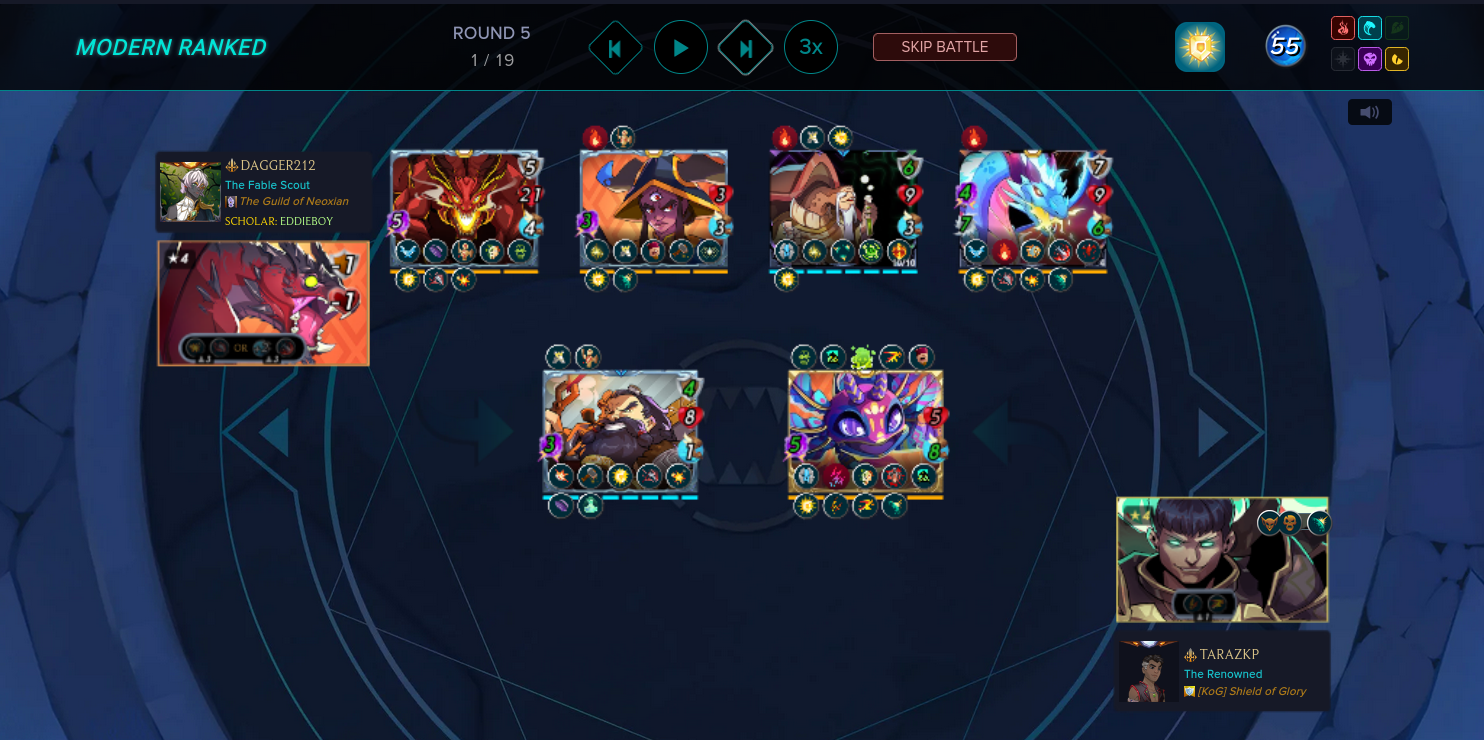The width and height of the screenshot is (1484, 740).
Task: Select the blue sea dragon monster card
Action: [x=1033, y=208]
